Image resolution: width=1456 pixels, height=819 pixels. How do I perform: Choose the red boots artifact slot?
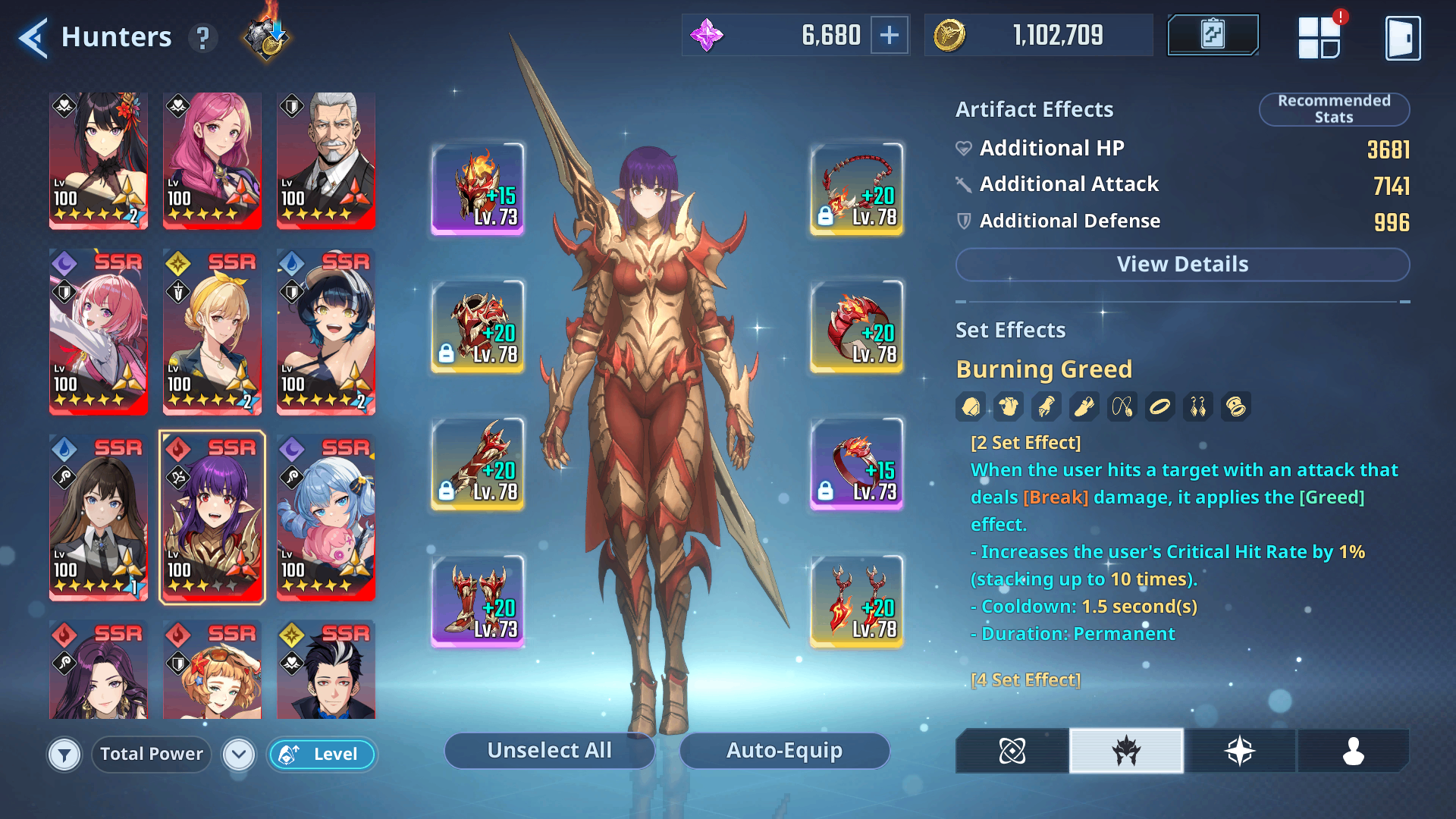click(x=478, y=601)
